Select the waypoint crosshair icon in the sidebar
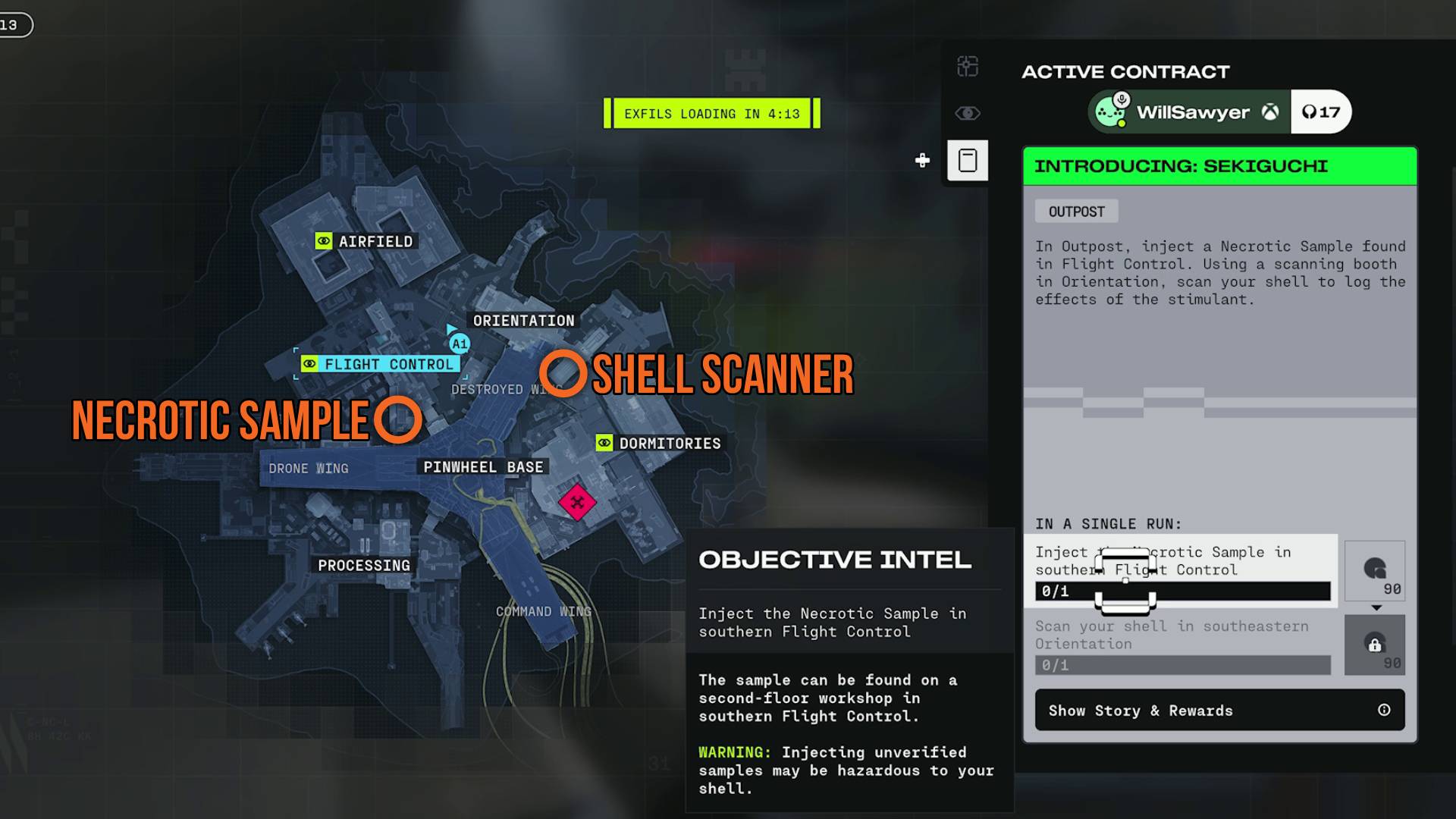The image size is (1456, 819). (x=967, y=67)
